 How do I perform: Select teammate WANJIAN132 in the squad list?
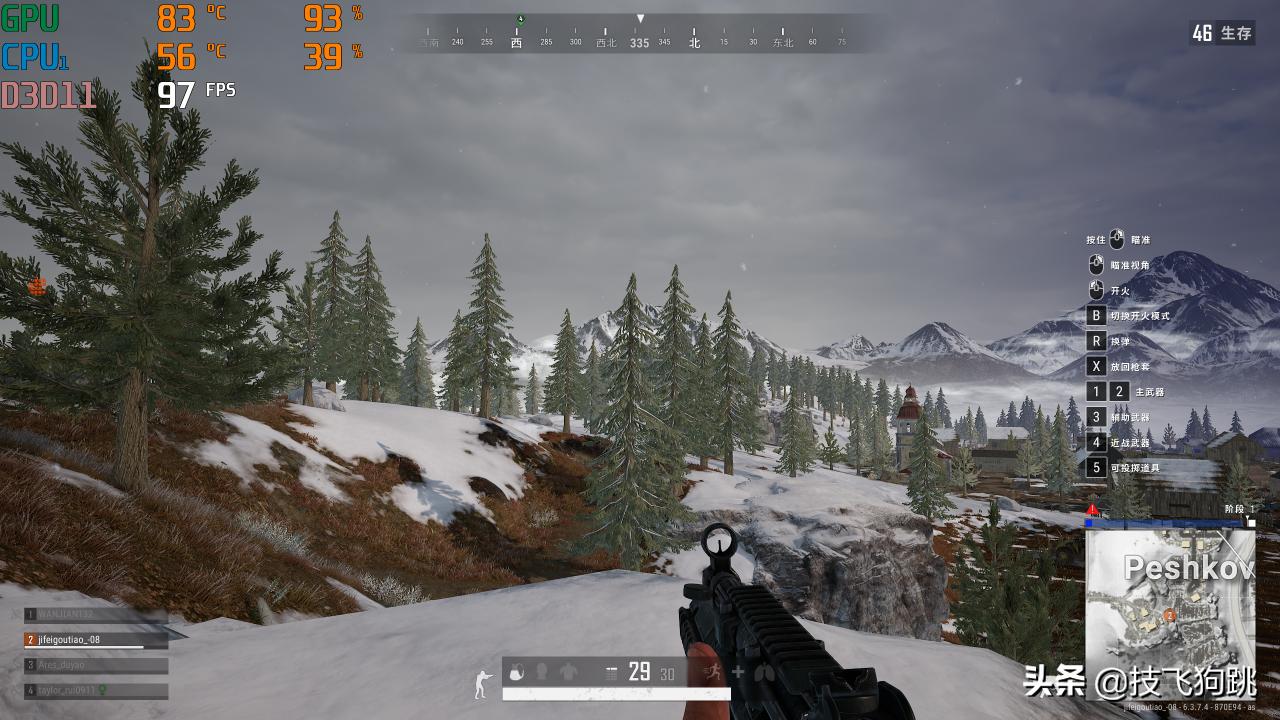pyautogui.click(x=96, y=614)
